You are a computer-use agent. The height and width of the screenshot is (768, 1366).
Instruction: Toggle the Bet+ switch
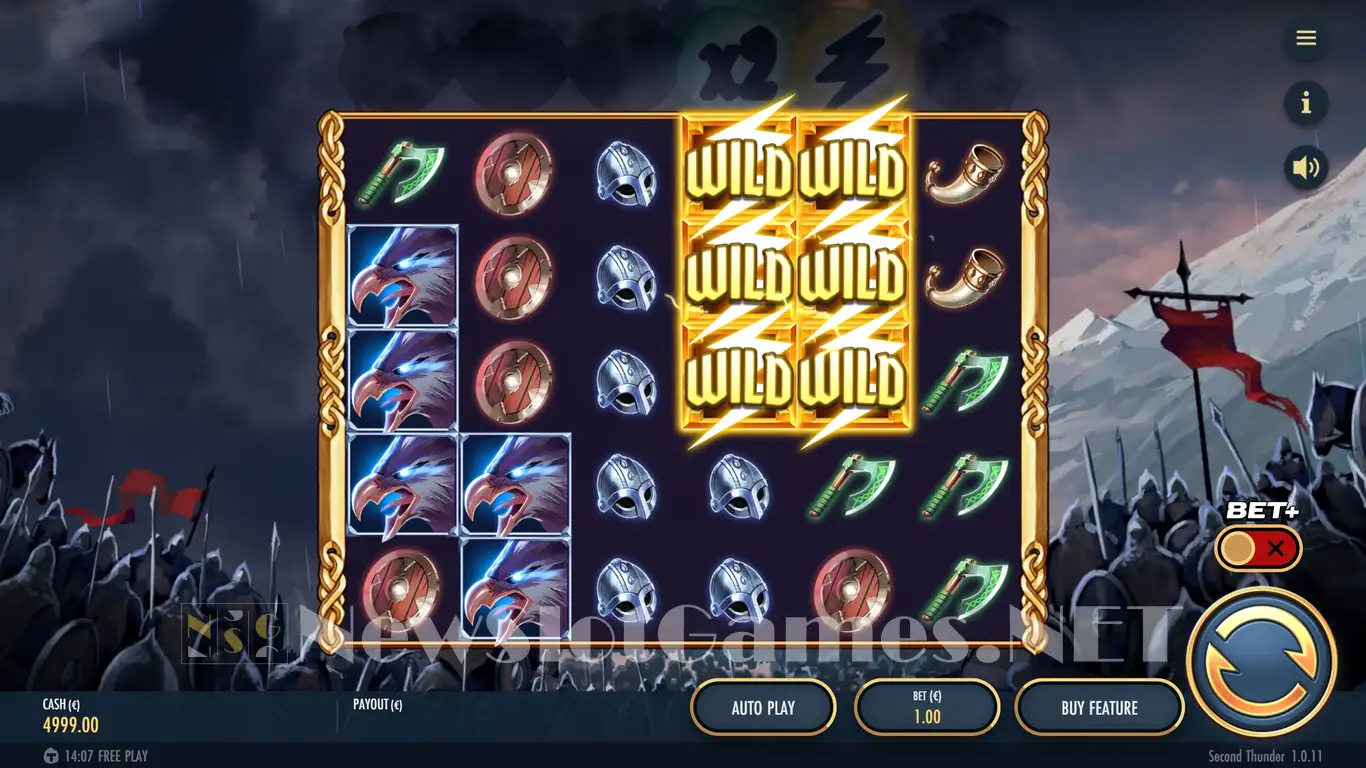pos(1258,548)
